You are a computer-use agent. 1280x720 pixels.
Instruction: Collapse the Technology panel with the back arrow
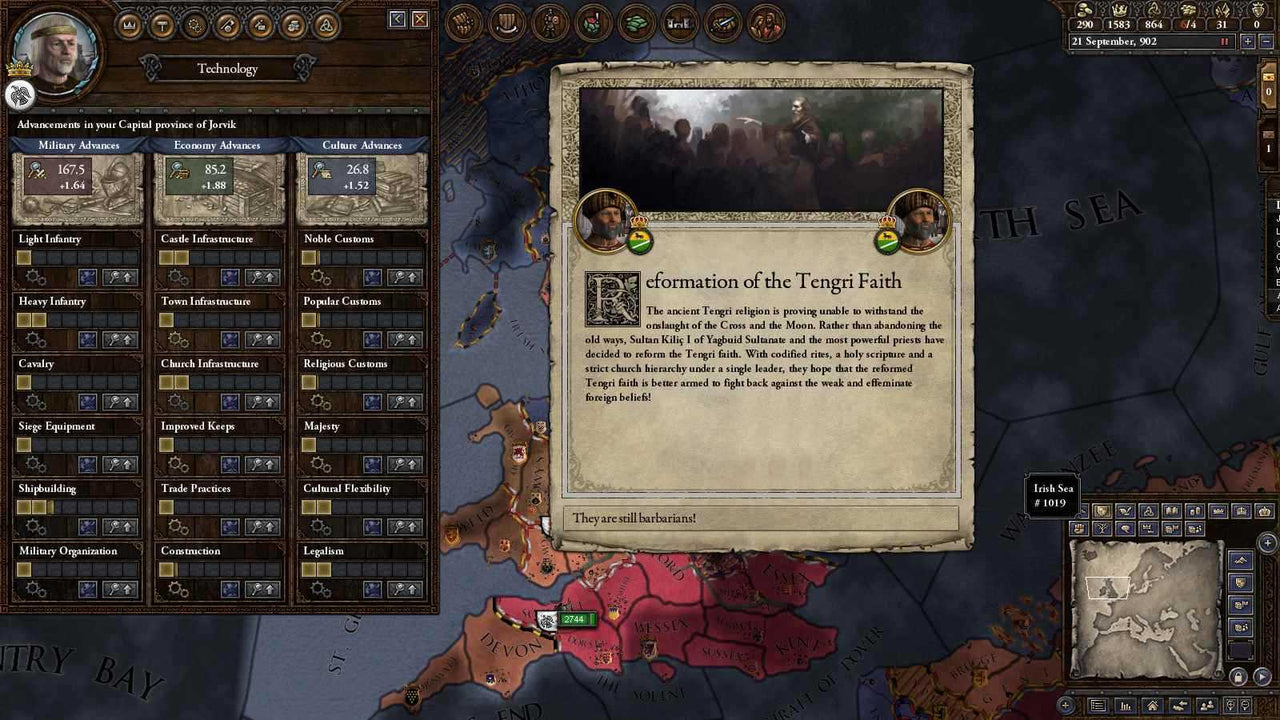pyautogui.click(x=397, y=18)
